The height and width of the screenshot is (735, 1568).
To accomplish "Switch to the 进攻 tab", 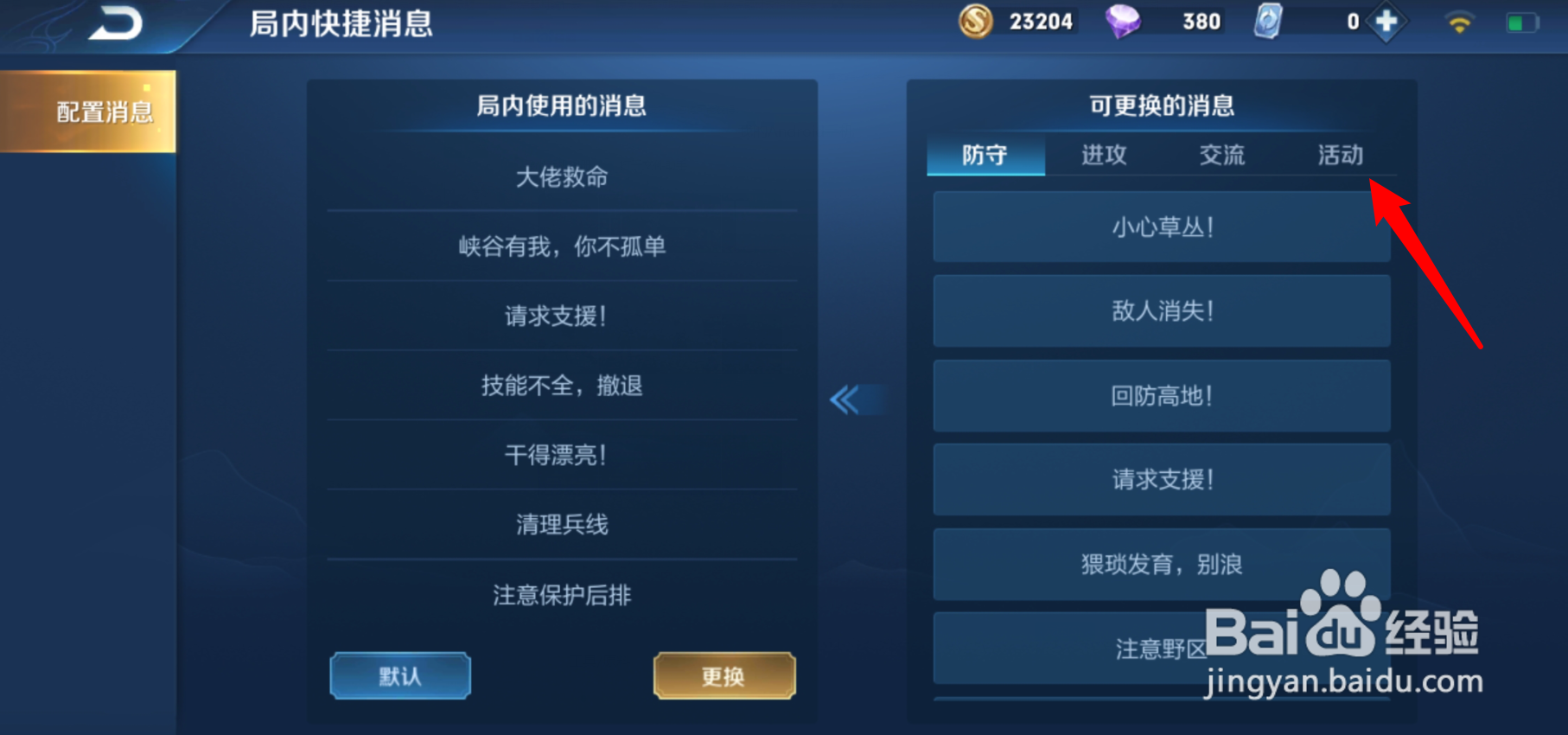I will point(1104,156).
